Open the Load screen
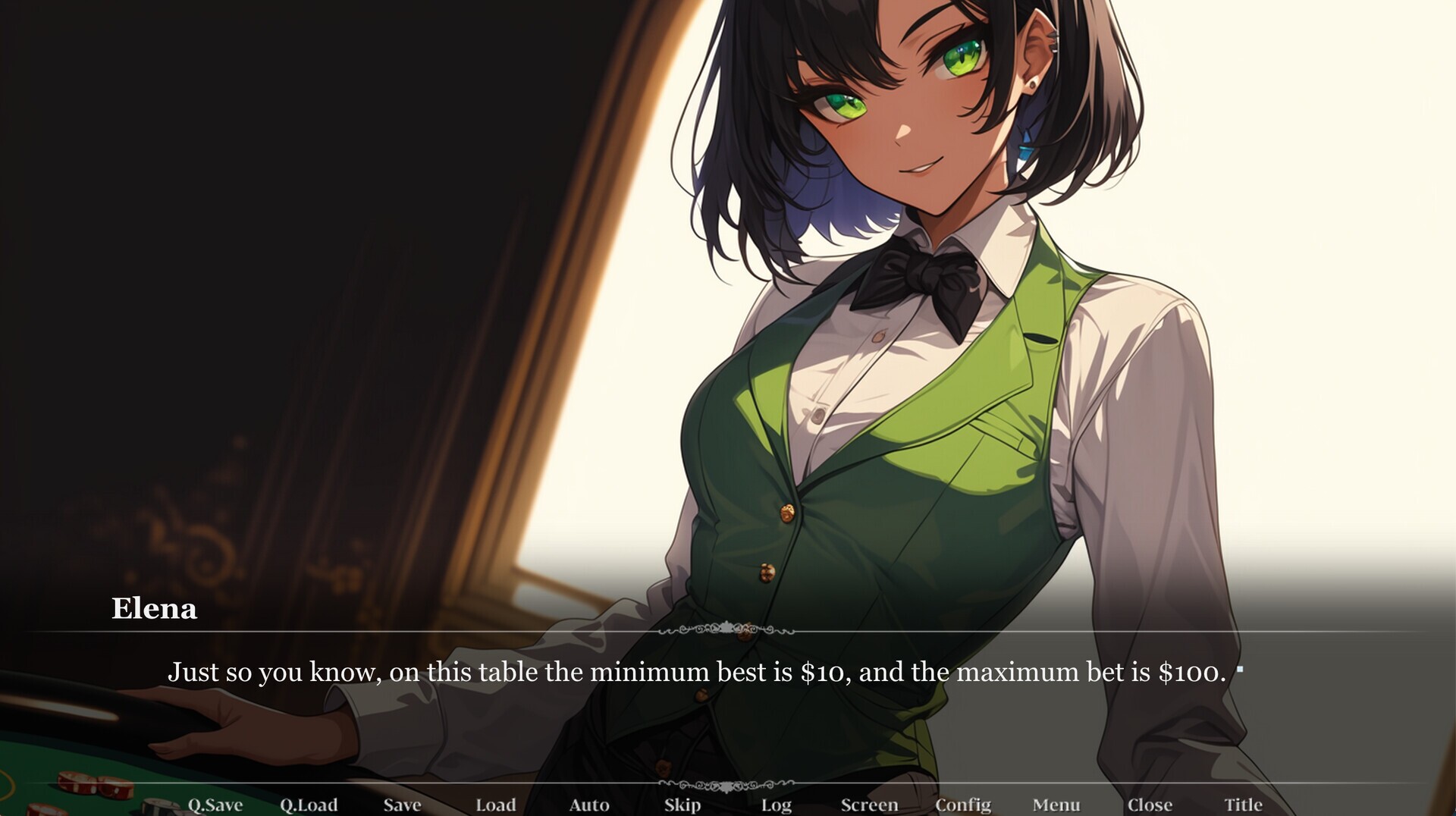 495,805
